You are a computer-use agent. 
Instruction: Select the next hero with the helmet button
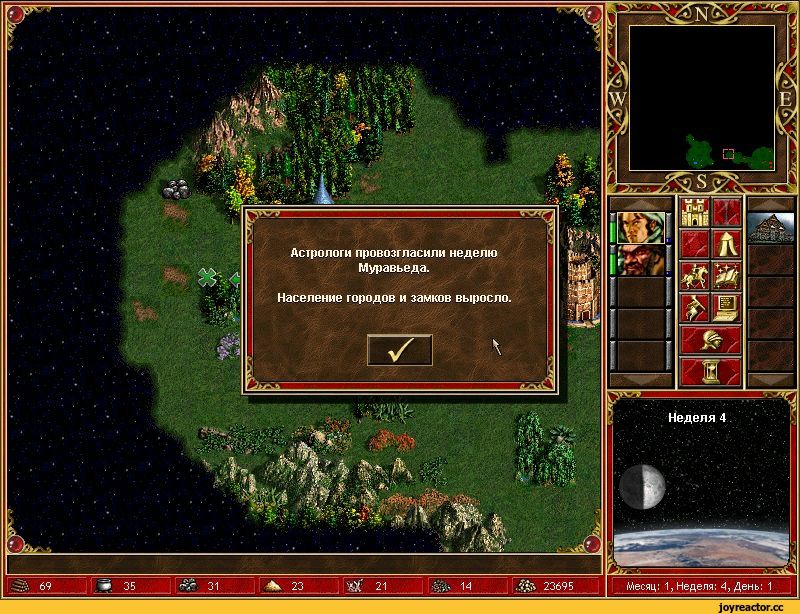709,340
